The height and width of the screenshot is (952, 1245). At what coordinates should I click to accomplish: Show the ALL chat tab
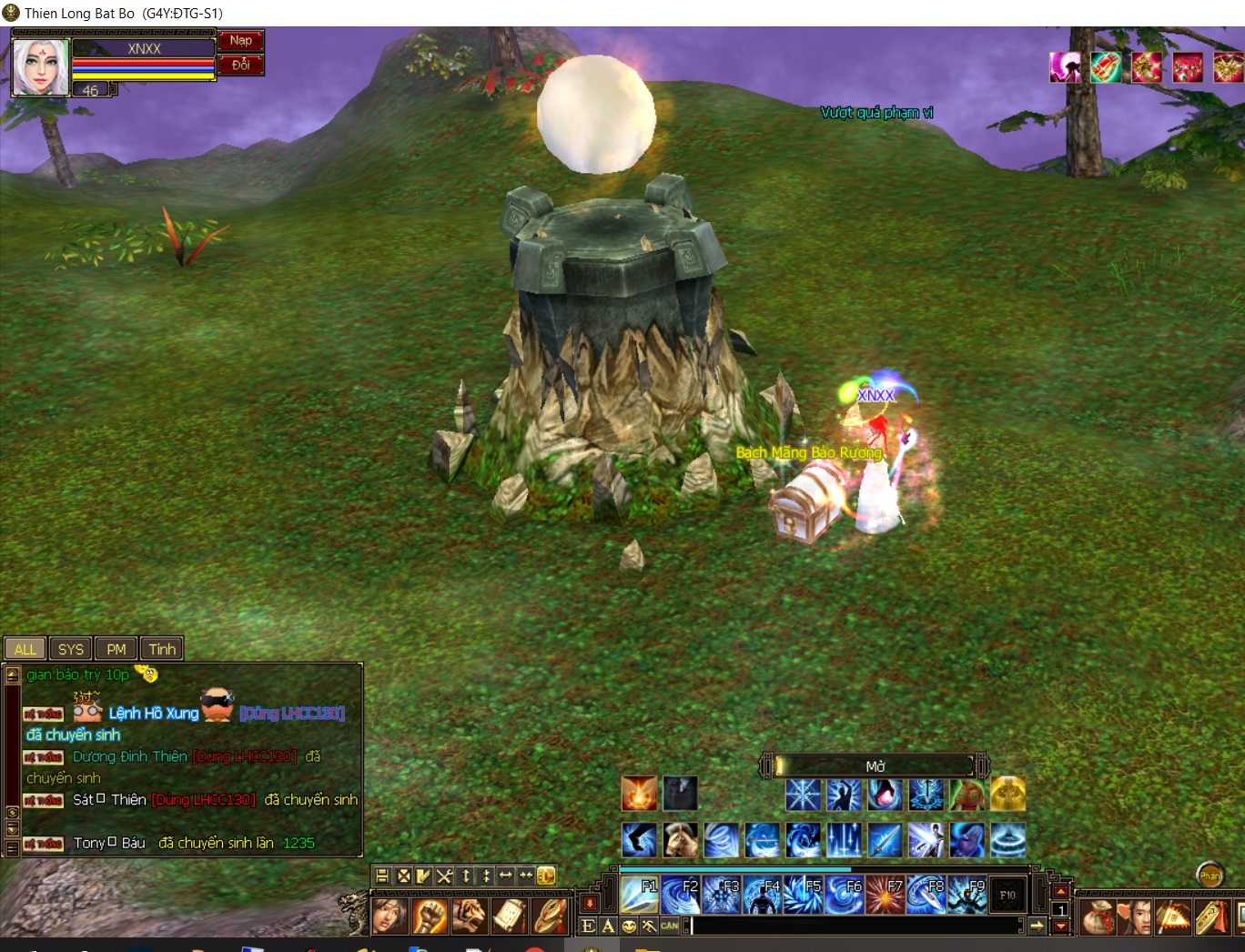(x=25, y=649)
